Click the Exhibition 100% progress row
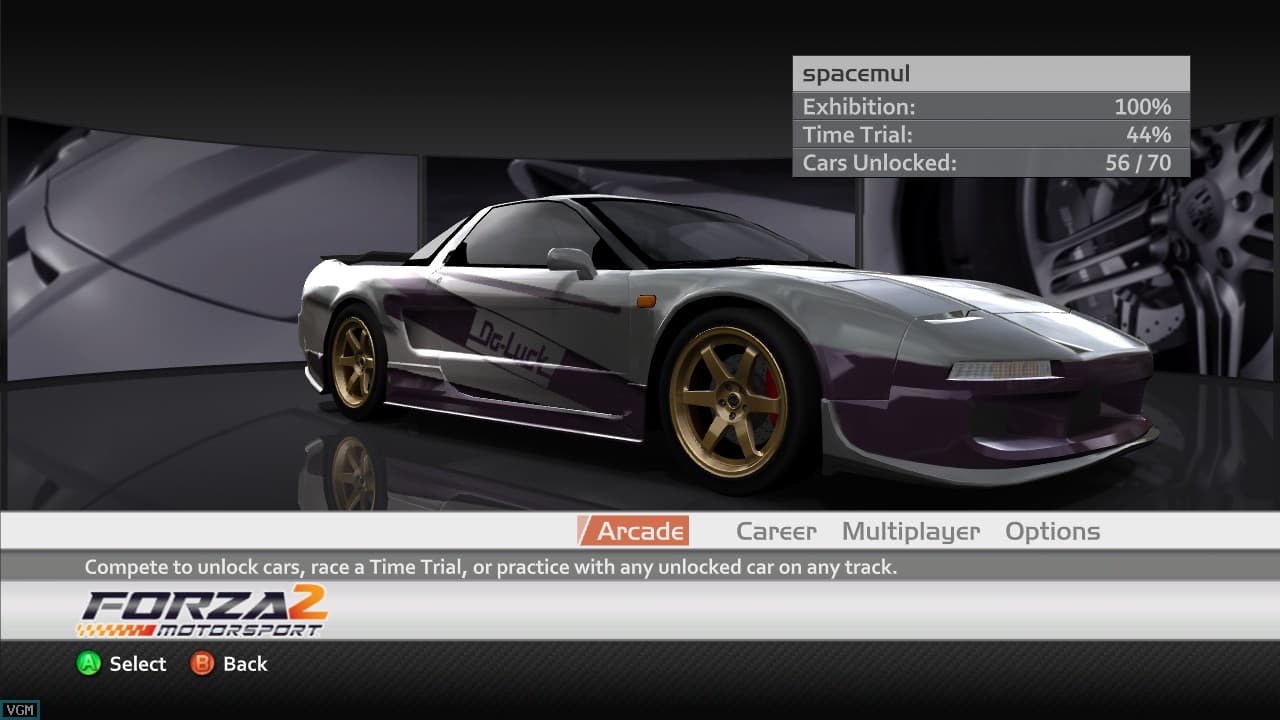 click(990, 106)
